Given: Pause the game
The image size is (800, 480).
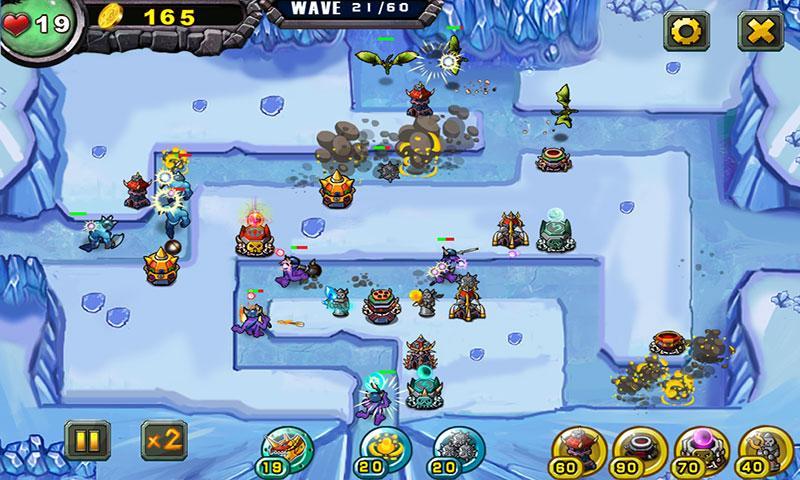Looking at the screenshot, I should (82, 439).
